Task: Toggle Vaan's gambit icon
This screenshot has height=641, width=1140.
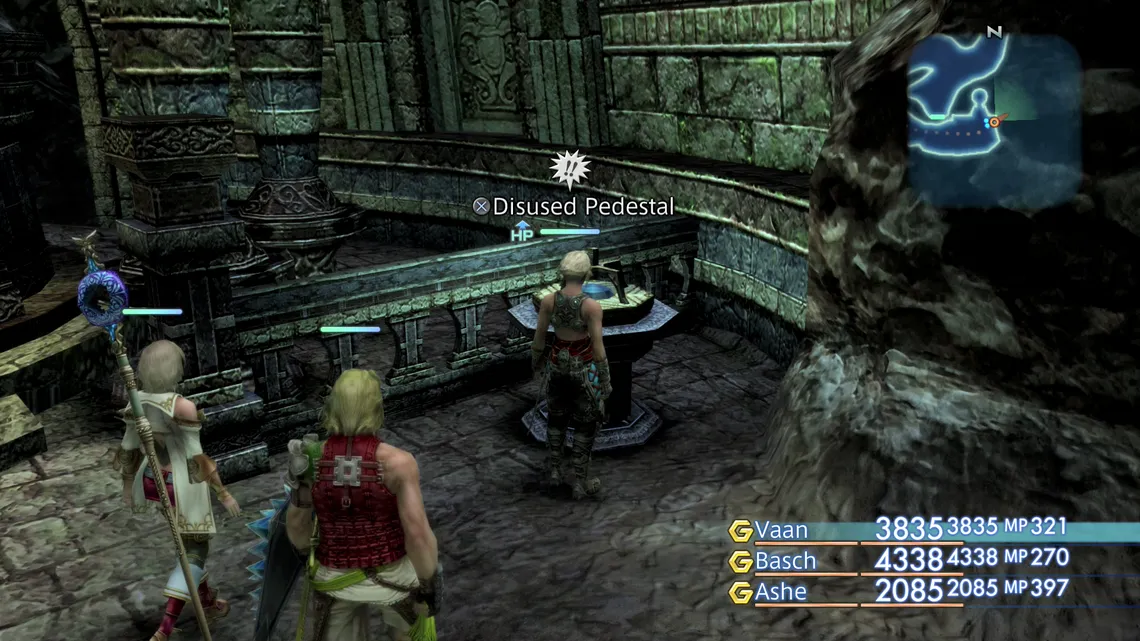Action: 740,531
